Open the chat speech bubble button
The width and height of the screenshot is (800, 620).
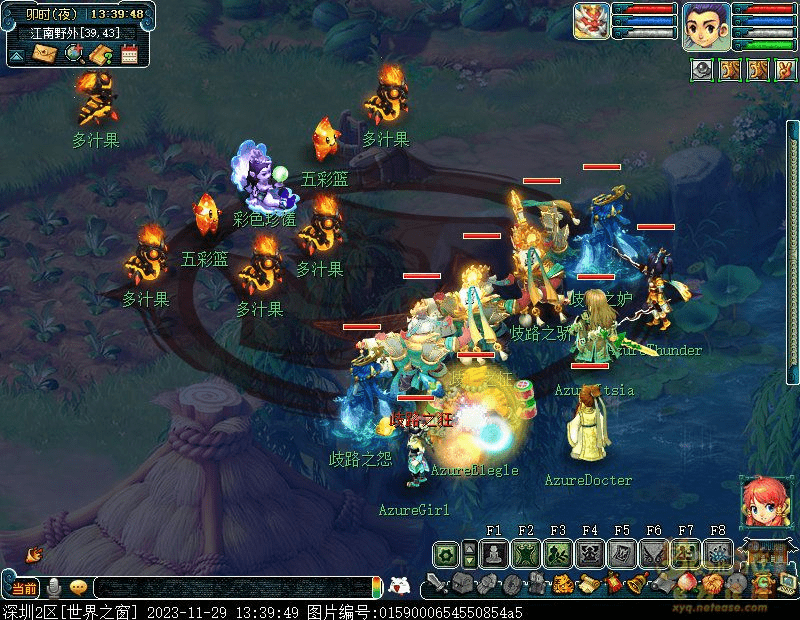coord(77,587)
